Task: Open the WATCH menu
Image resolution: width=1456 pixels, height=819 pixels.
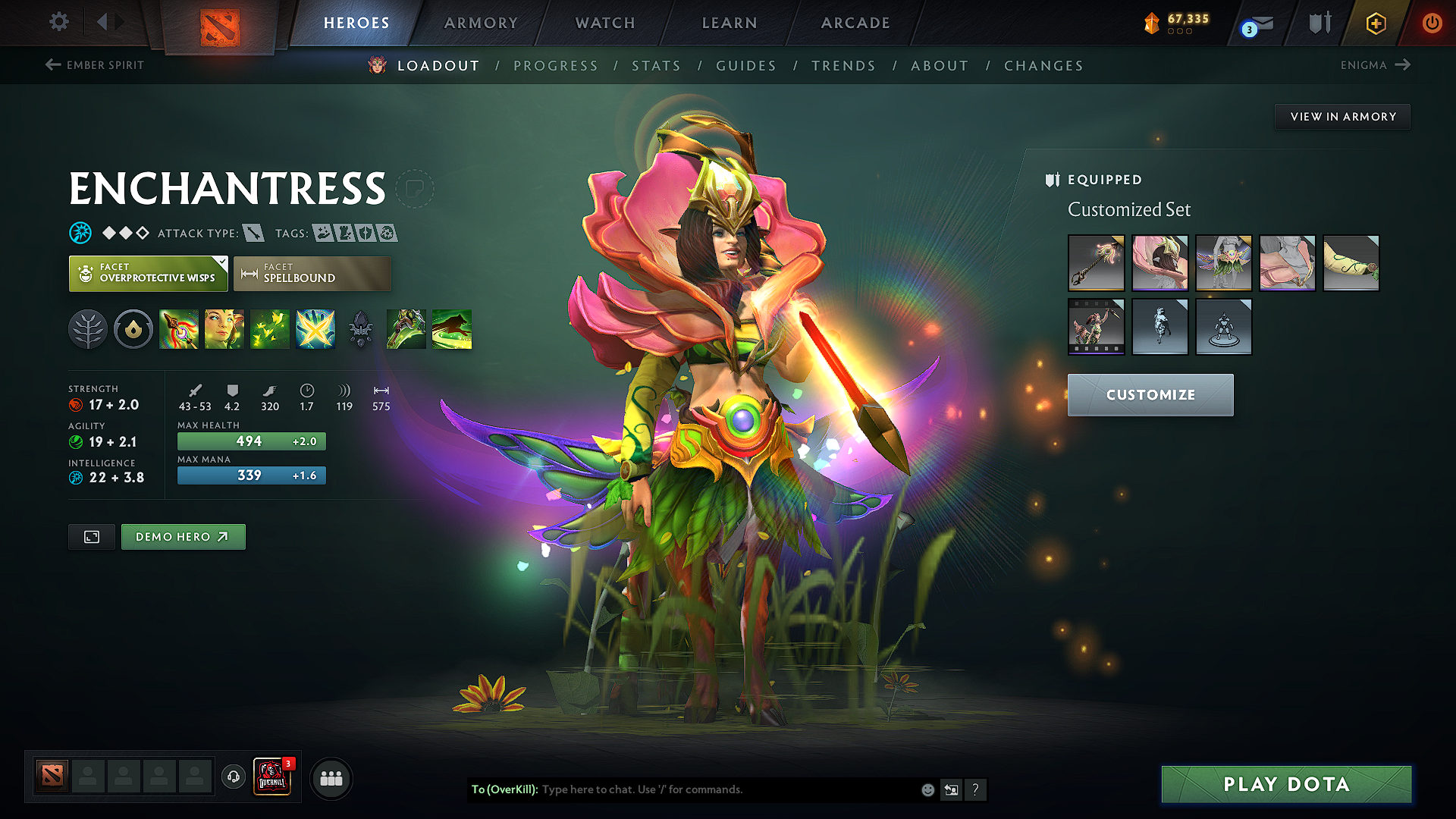Action: click(604, 23)
